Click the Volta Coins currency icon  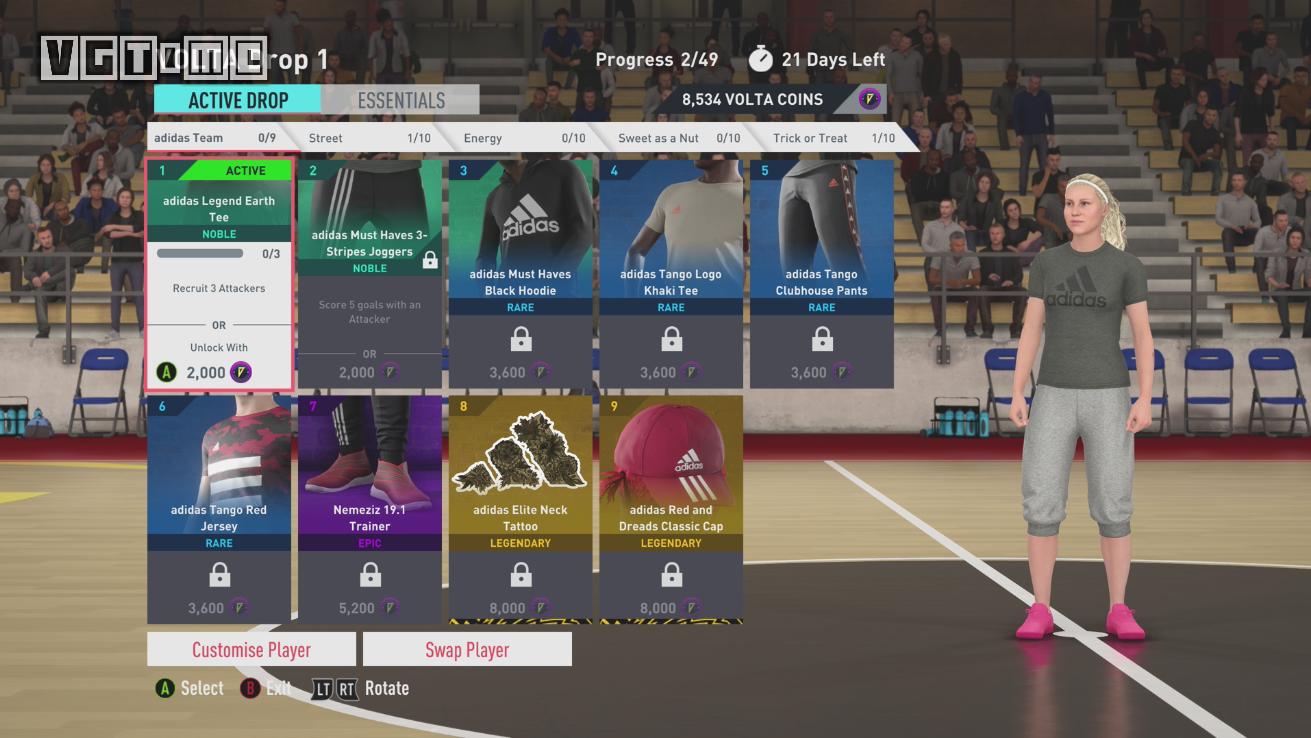point(868,99)
